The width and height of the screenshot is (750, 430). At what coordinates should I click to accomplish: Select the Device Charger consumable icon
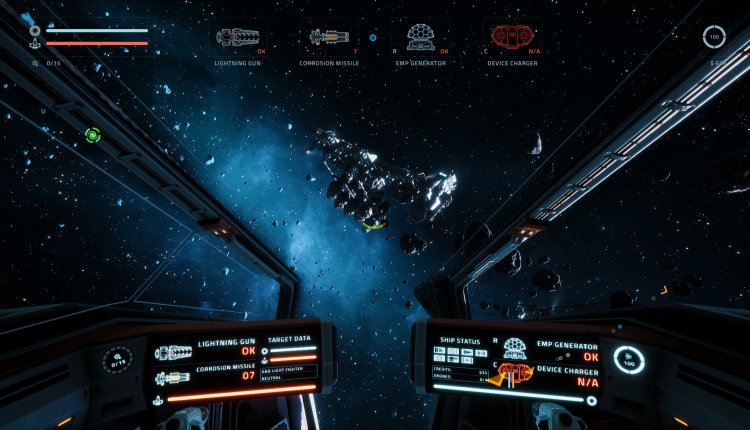511,38
